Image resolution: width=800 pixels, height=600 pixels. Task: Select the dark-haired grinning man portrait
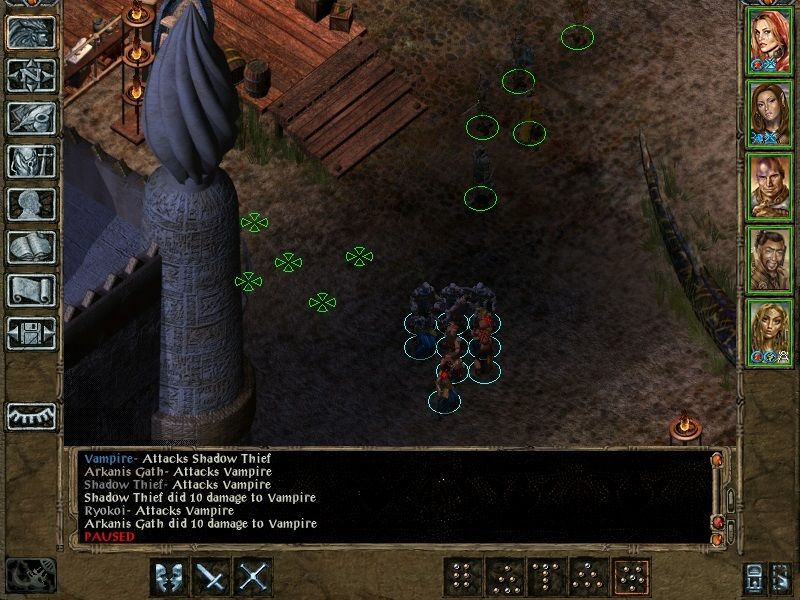coord(770,258)
